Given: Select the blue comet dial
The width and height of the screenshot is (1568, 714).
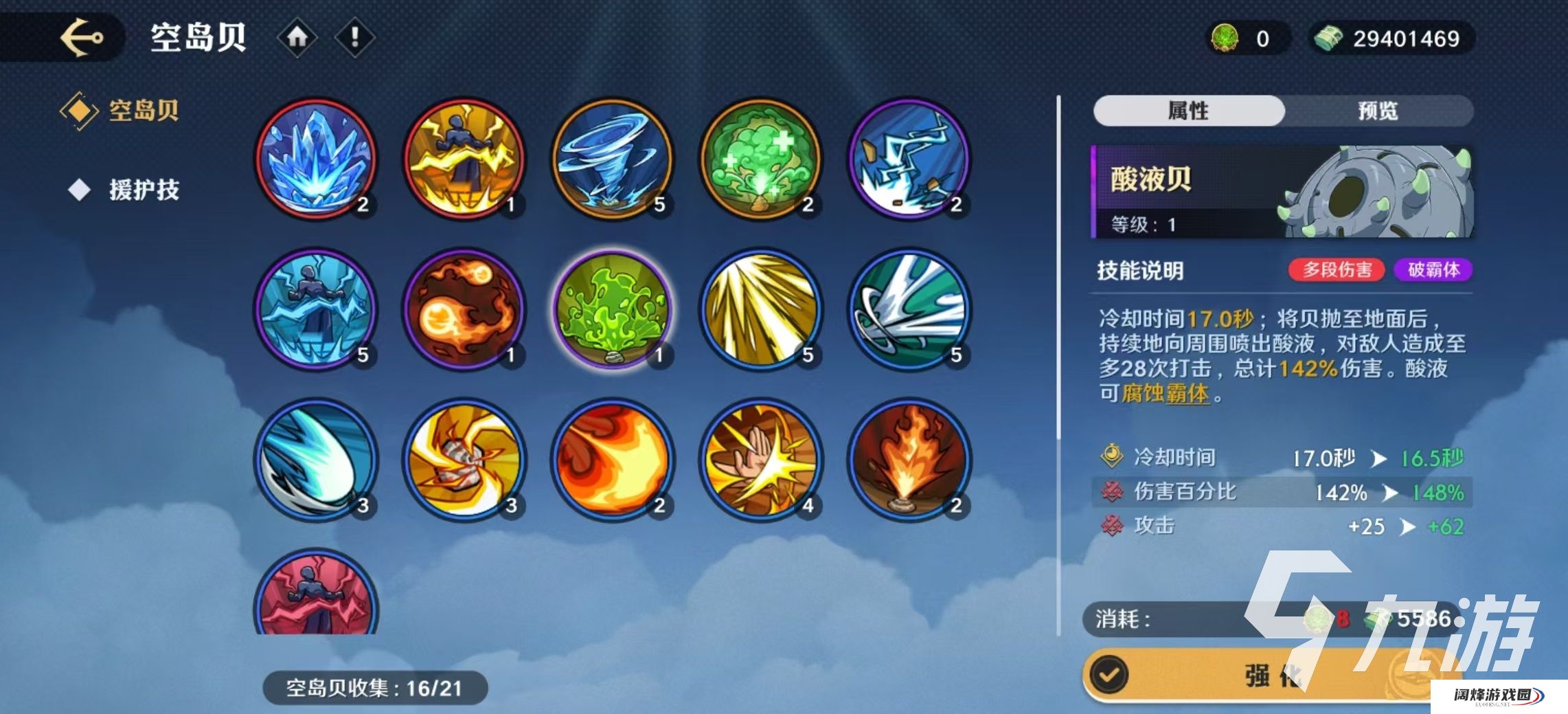Looking at the screenshot, I should pos(316,460).
